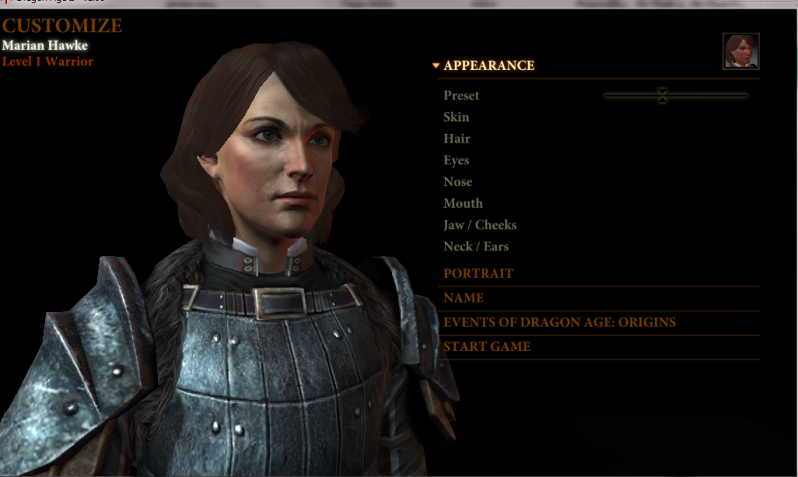Image resolution: width=798 pixels, height=477 pixels.
Task: Click the character portrait thumbnail
Action: (x=740, y=51)
